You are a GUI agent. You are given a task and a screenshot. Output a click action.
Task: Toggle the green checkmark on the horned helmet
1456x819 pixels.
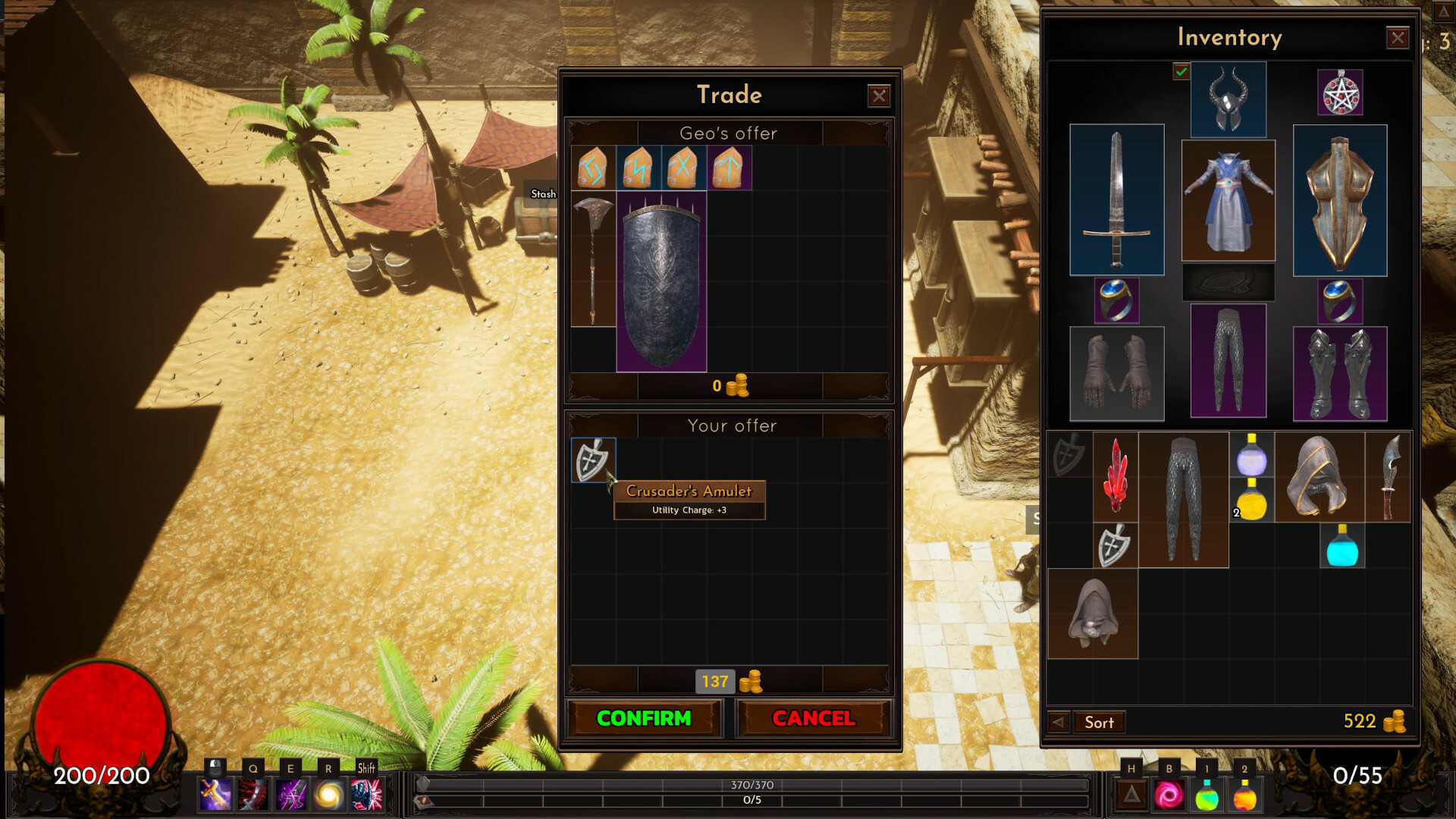pos(1182,72)
